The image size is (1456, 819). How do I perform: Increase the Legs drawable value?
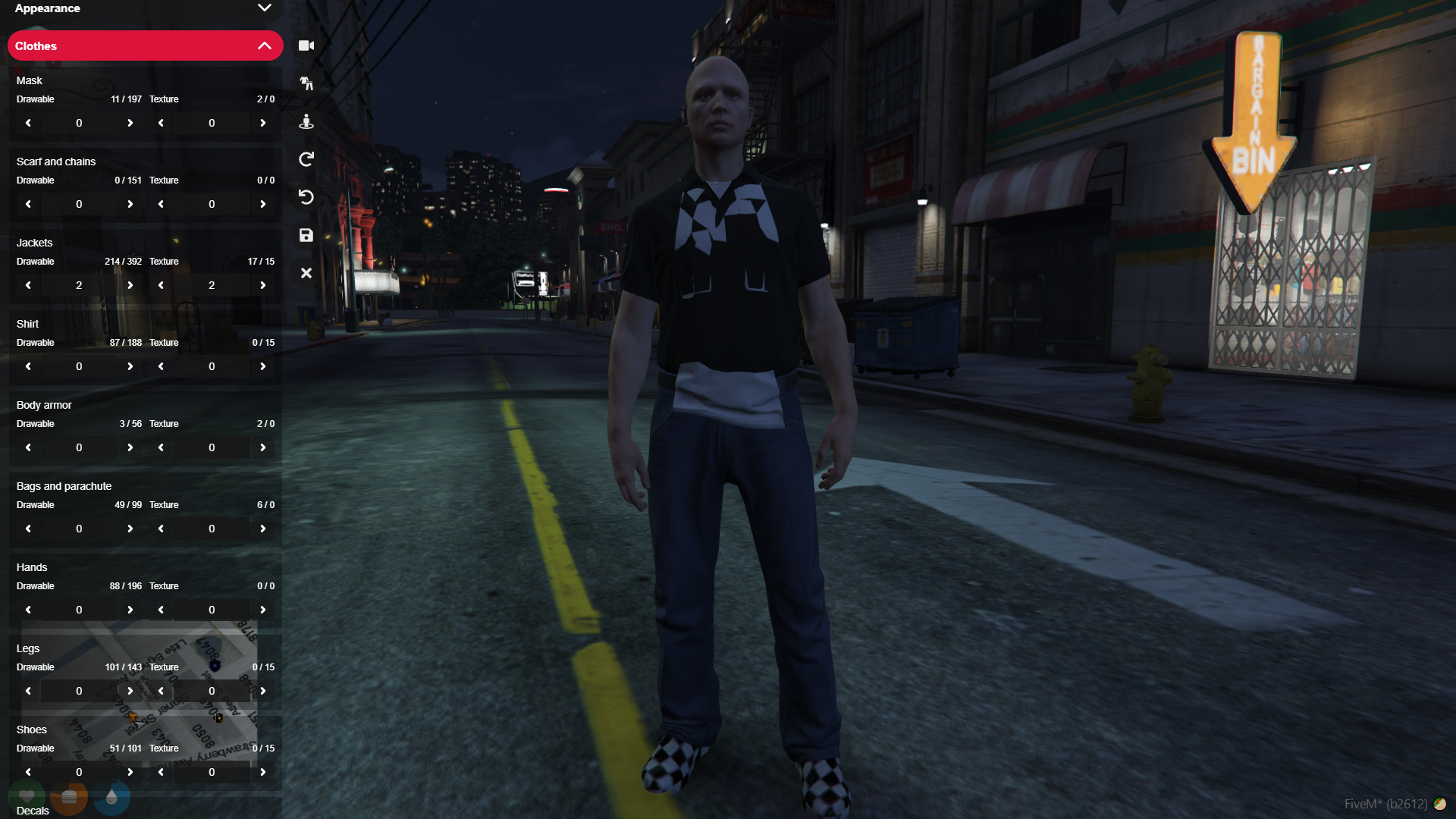tap(130, 690)
